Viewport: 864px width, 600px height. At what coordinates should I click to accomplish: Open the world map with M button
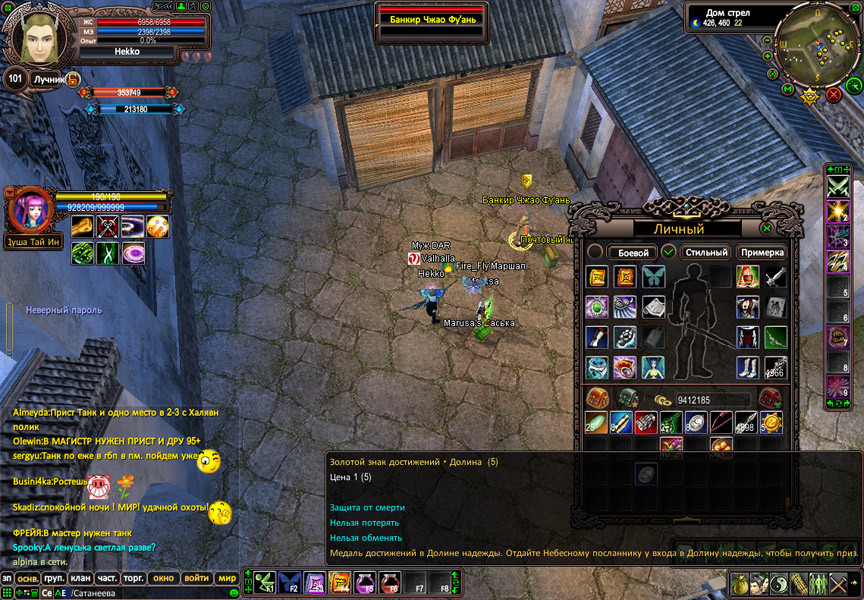click(x=787, y=91)
